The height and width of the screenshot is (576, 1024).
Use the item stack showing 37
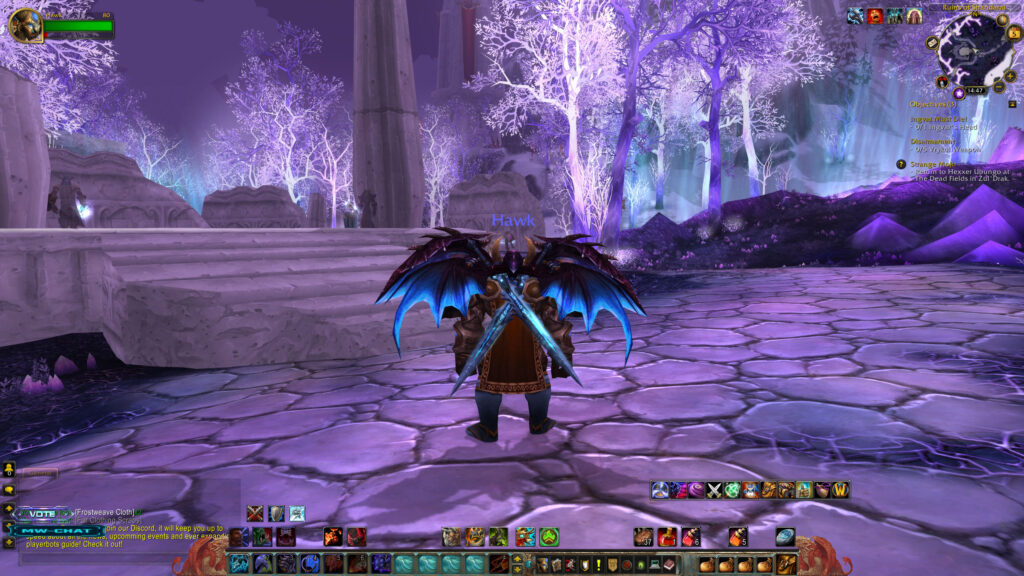pyautogui.click(x=644, y=537)
